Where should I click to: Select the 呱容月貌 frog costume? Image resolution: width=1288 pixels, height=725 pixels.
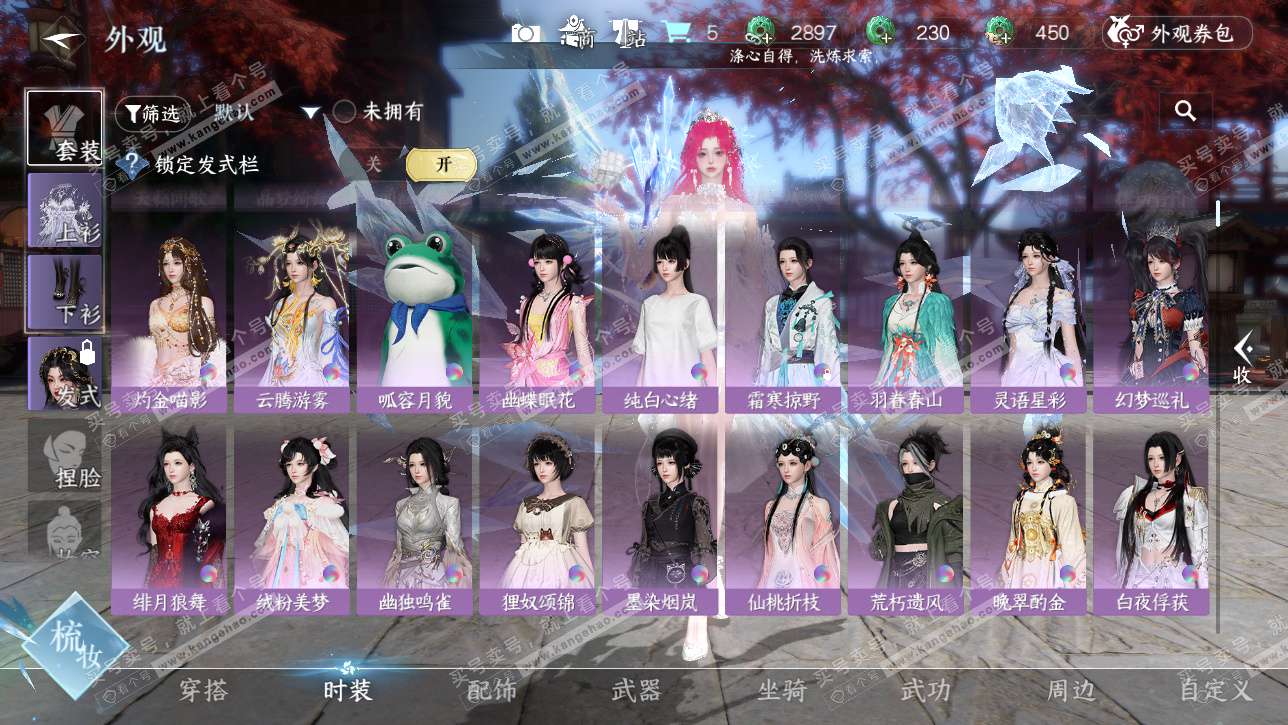(x=414, y=316)
